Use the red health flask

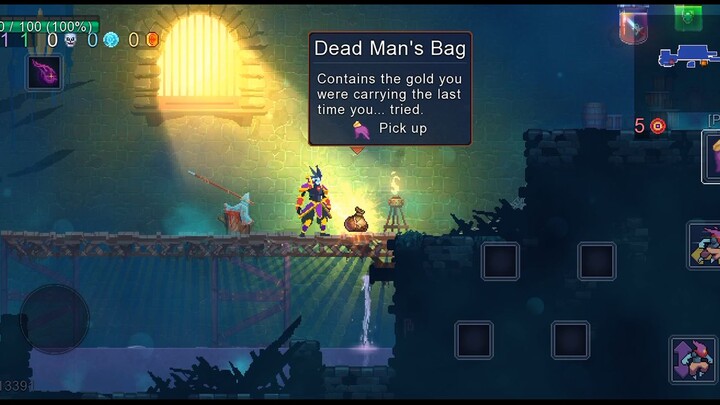pyautogui.click(x=633, y=24)
